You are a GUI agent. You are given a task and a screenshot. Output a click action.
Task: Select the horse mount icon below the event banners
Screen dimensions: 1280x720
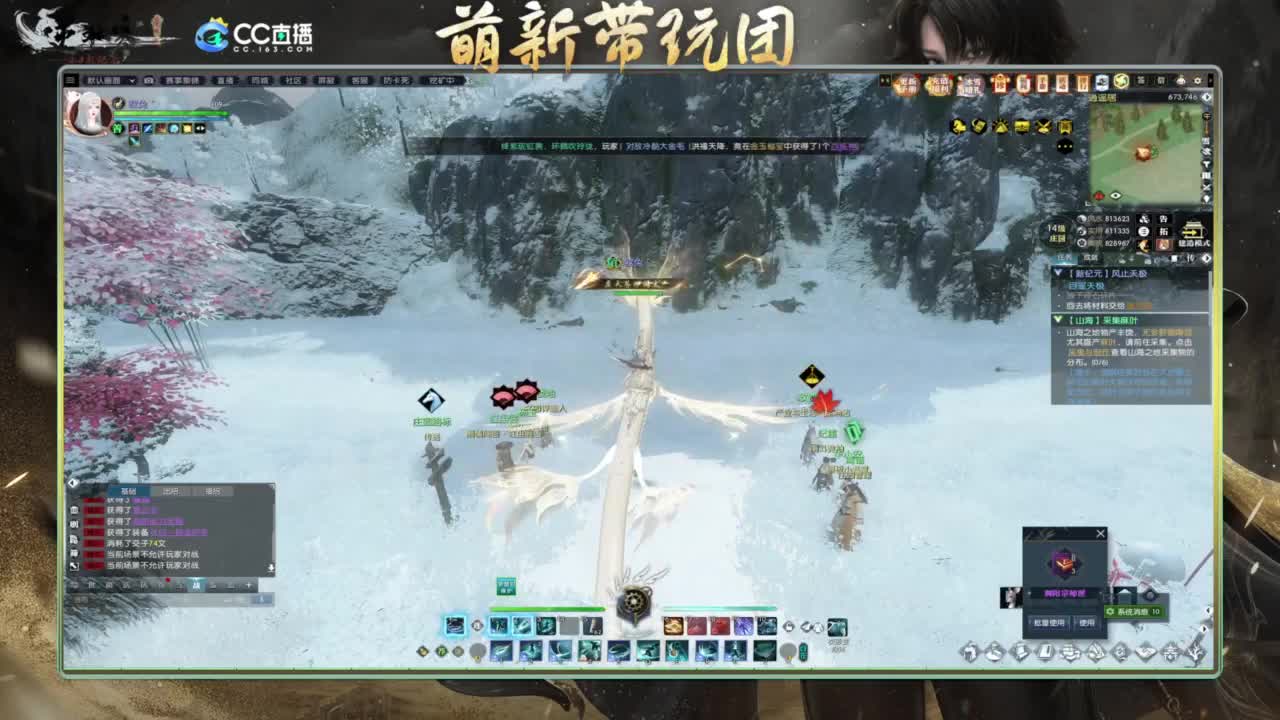[959, 127]
